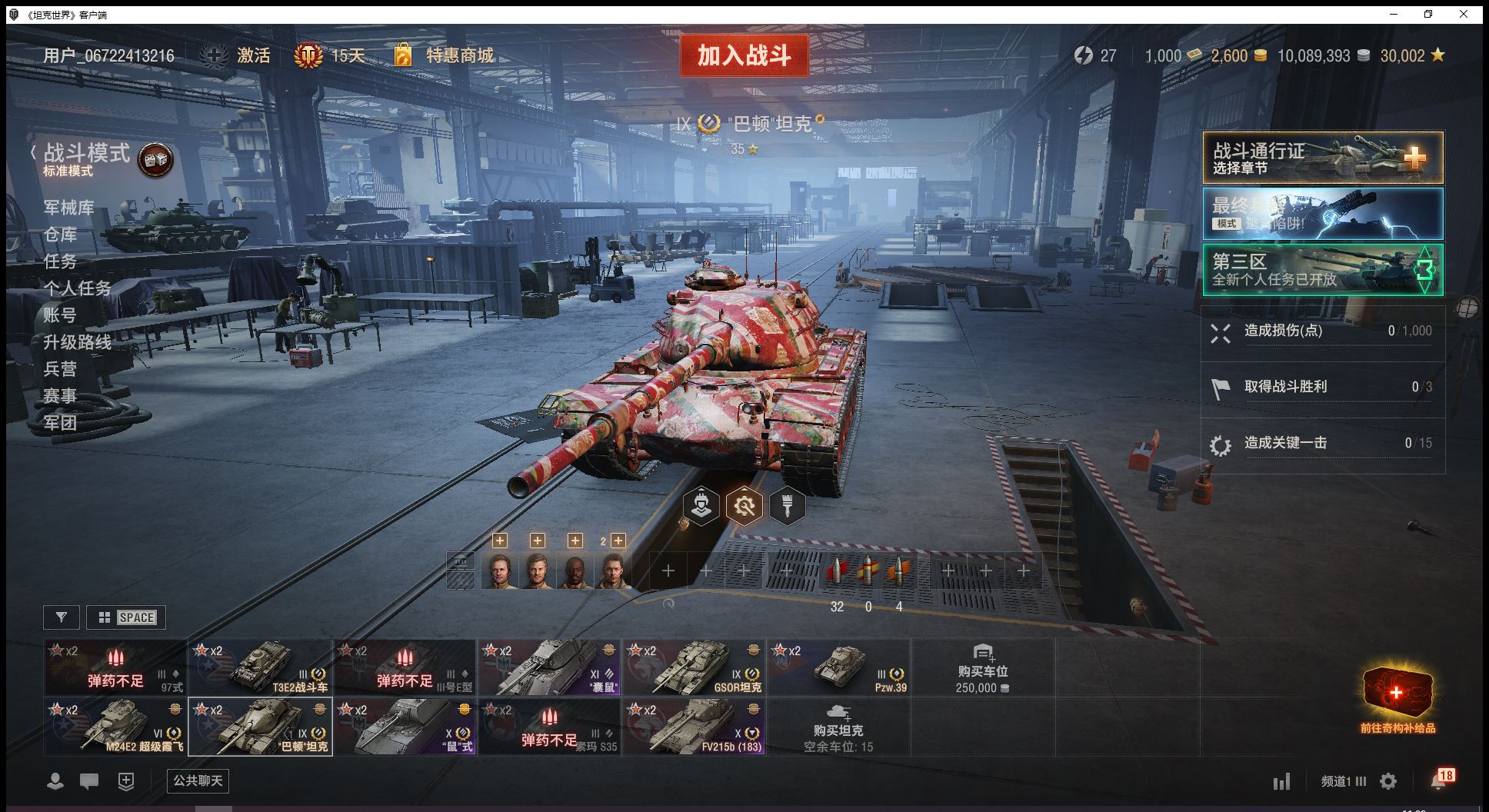Open the 兵营 barracks
This screenshot has height=812, width=1489.
pyautogui.click(x=60, y=369)
